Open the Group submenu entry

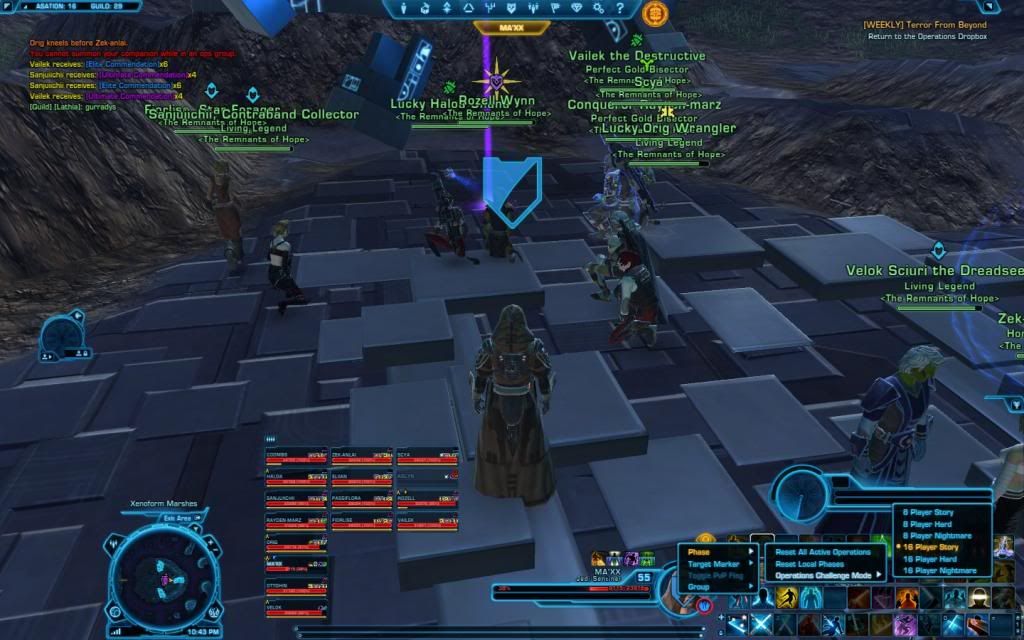coord(698,587)
